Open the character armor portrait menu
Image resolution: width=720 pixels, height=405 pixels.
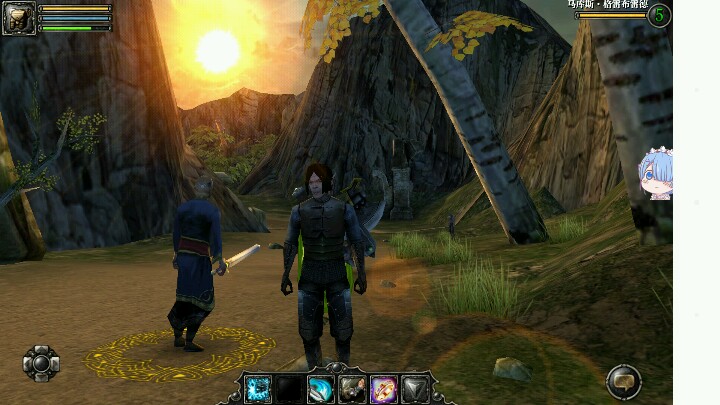pyautogui.click(x=19, y=17)
